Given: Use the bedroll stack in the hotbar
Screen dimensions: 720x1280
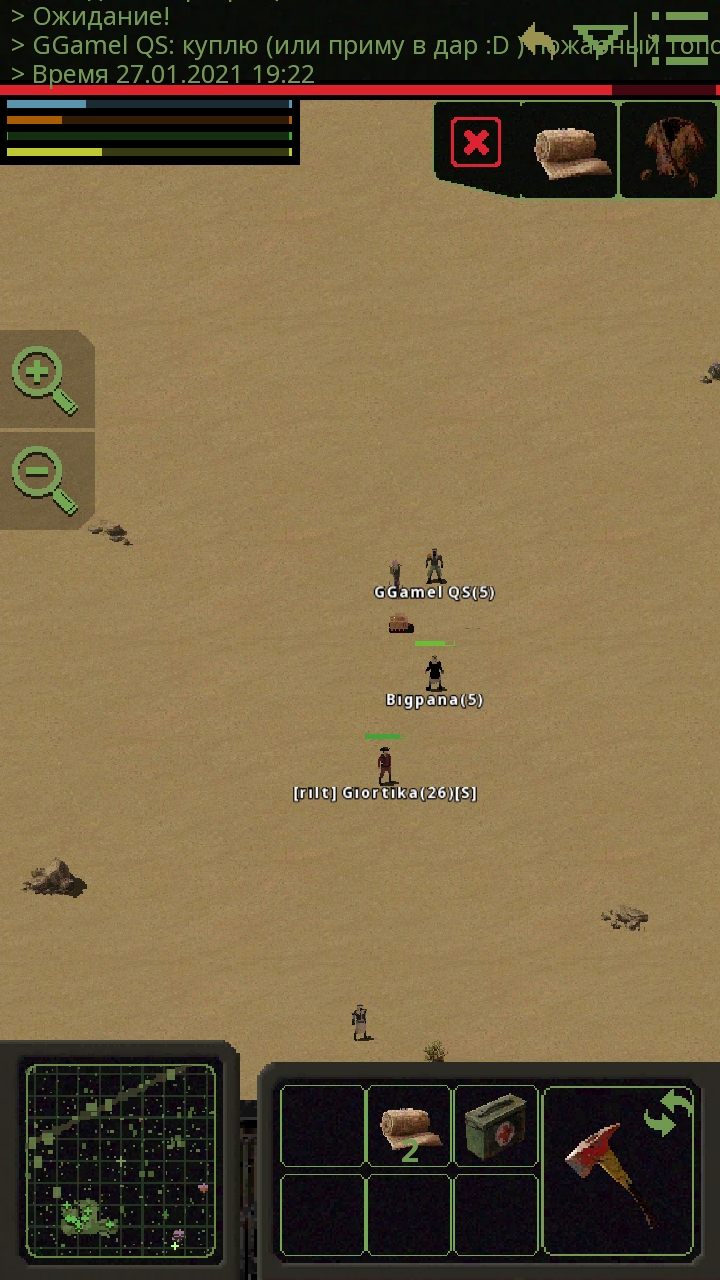Looking at the screenshot, I should pyautogui.click(x=409, y=1127).
